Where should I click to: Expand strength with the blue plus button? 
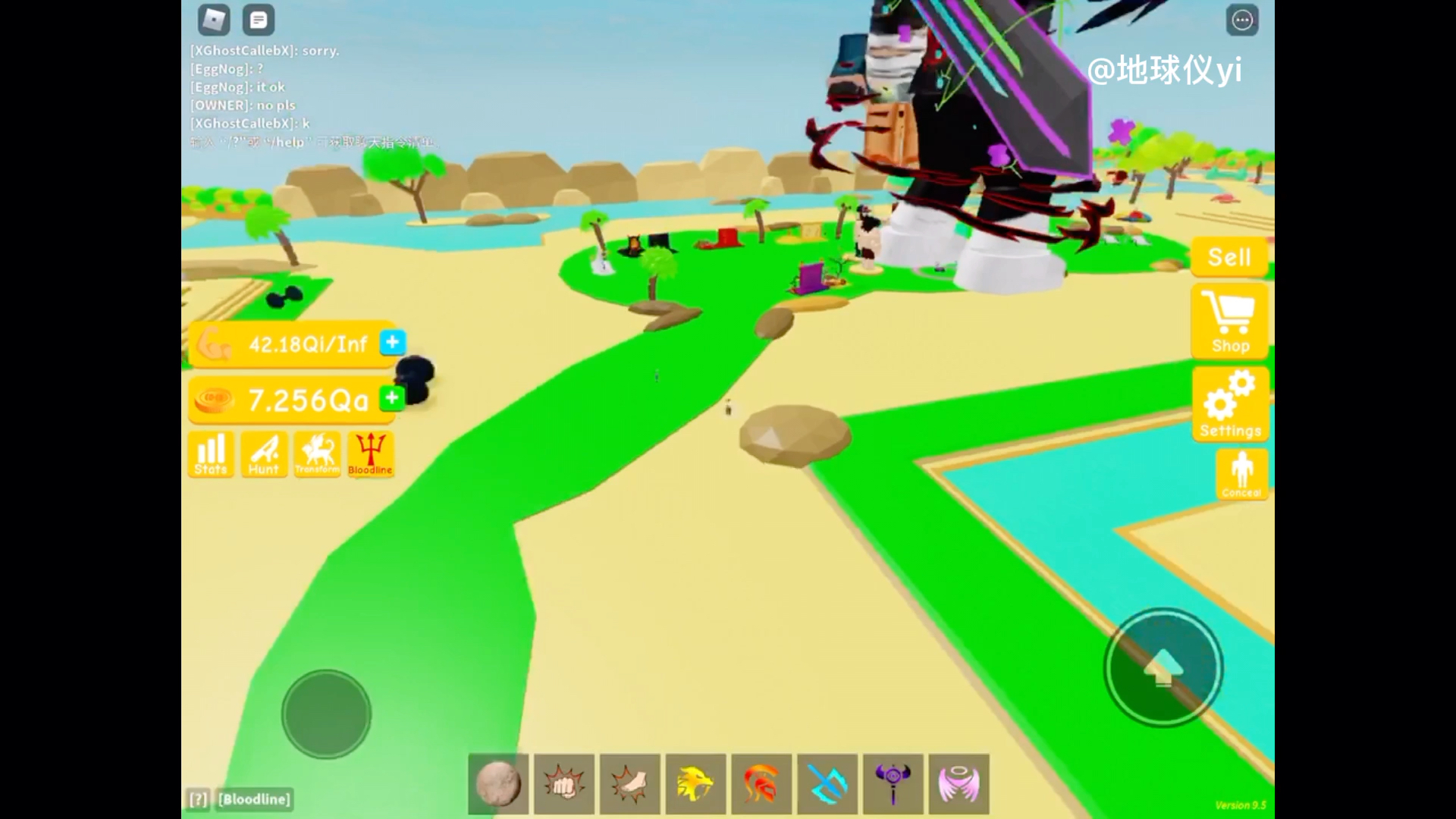click(x=392, y=343)
